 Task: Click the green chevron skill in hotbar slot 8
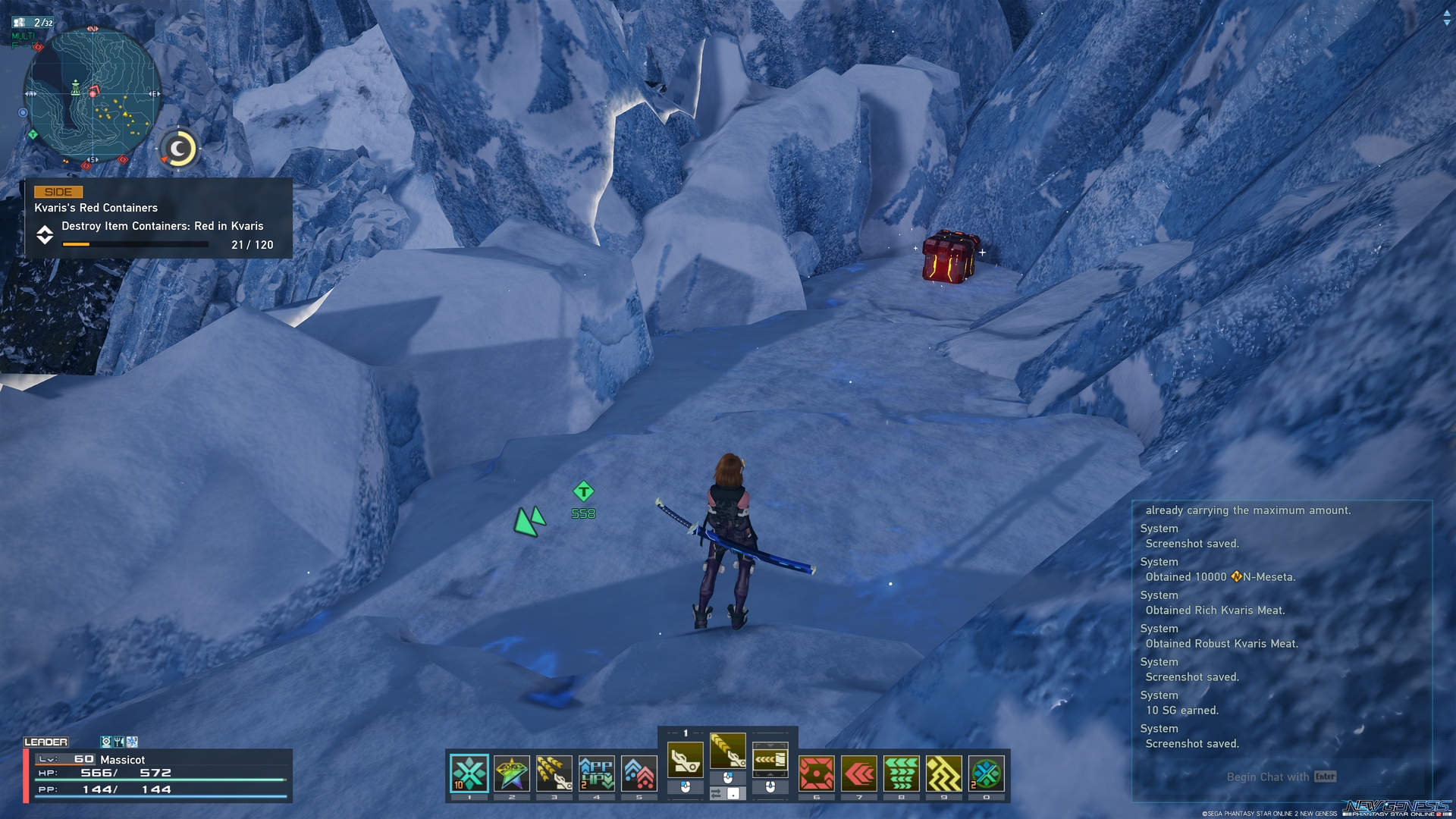(901, 773)
